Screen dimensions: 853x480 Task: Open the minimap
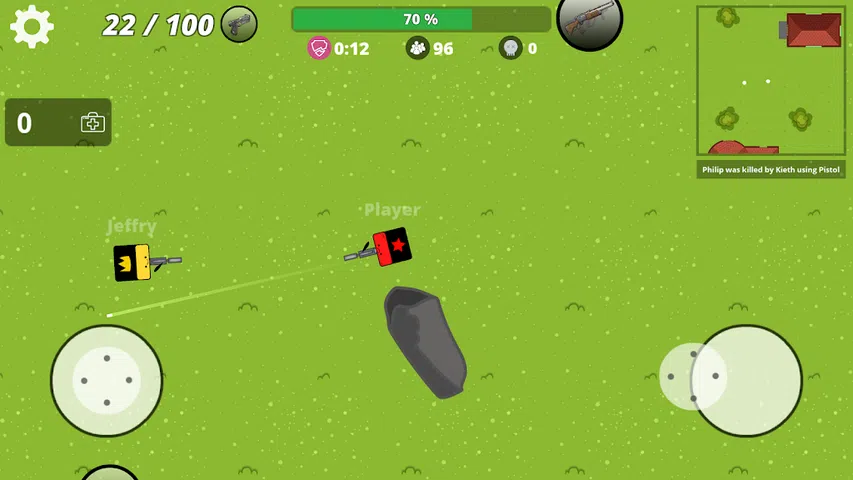point(770,80)
